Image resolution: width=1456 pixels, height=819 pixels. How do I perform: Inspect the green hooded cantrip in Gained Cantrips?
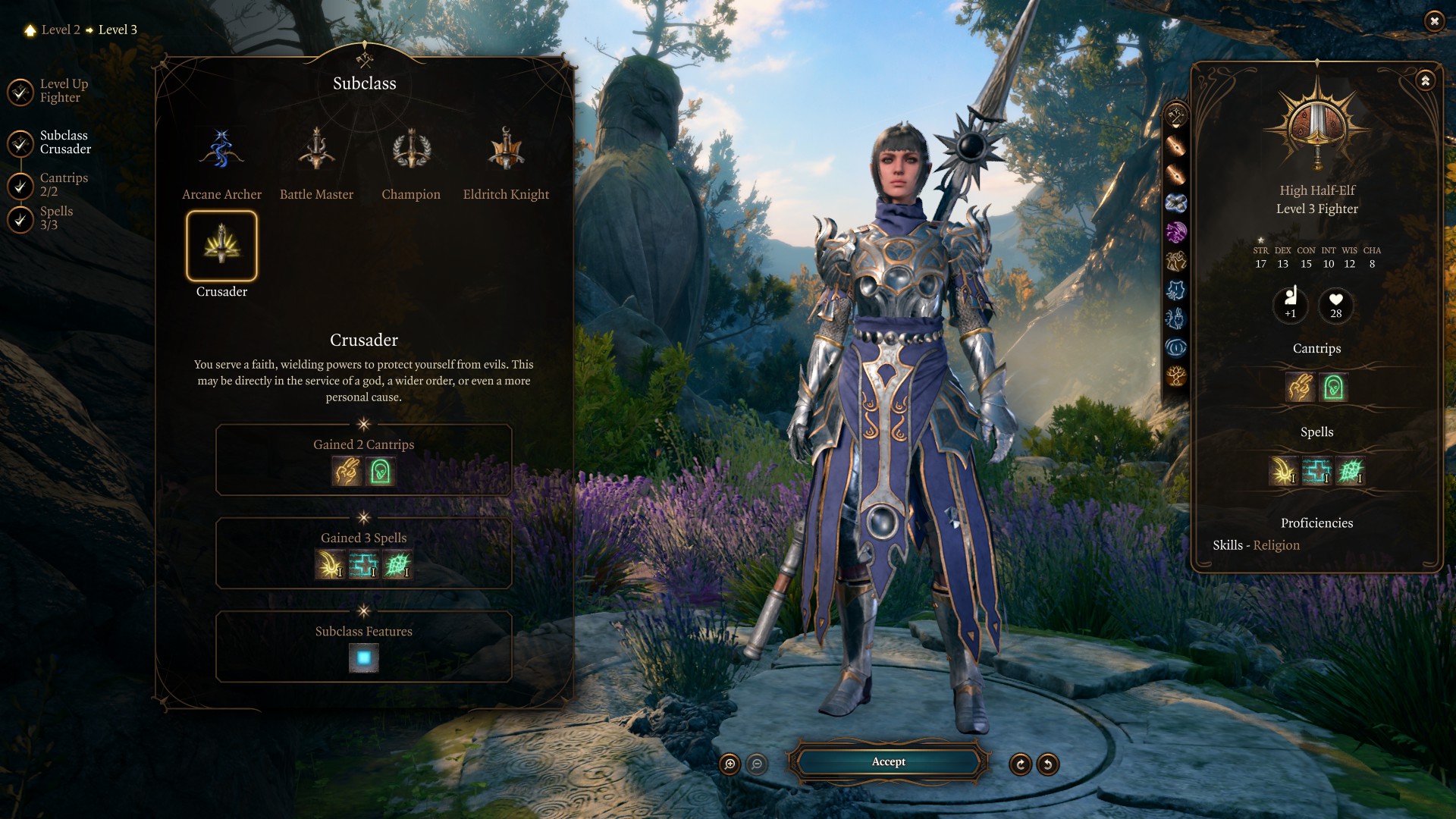pyautogui.click(x=381, y=472)
